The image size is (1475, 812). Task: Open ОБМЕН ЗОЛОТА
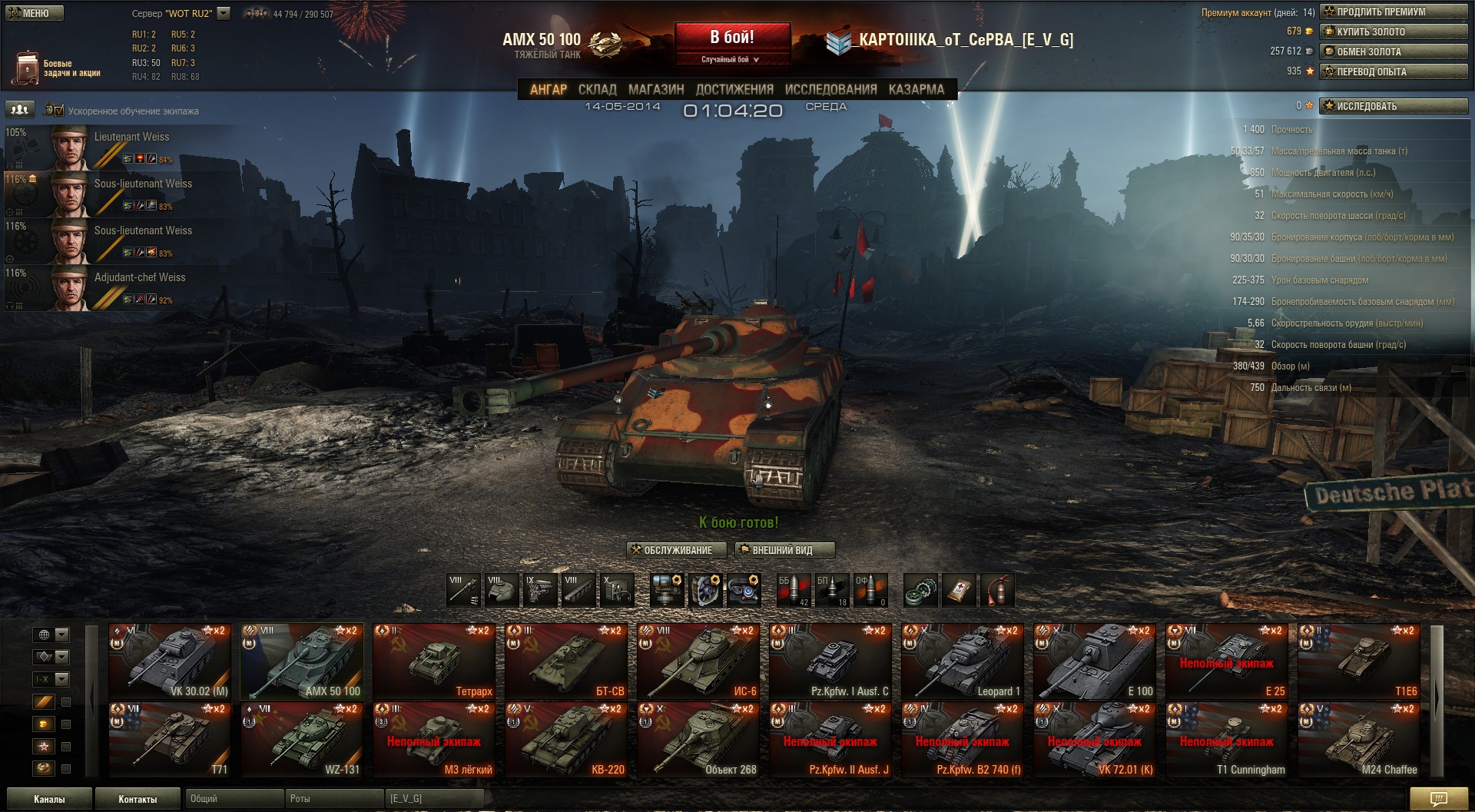pyautogui.click(x=1393, y=51)
